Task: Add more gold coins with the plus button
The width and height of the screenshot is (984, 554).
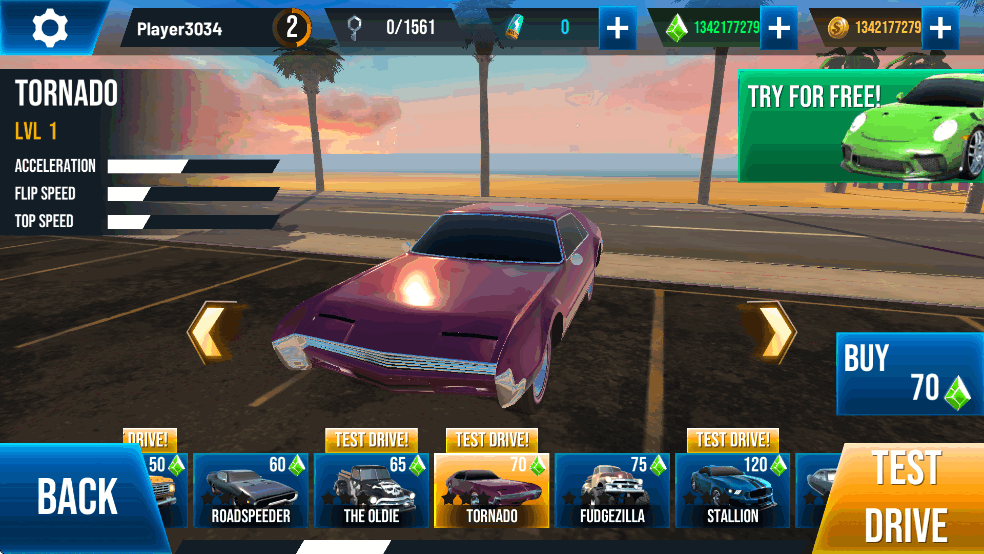Action: 939,28
